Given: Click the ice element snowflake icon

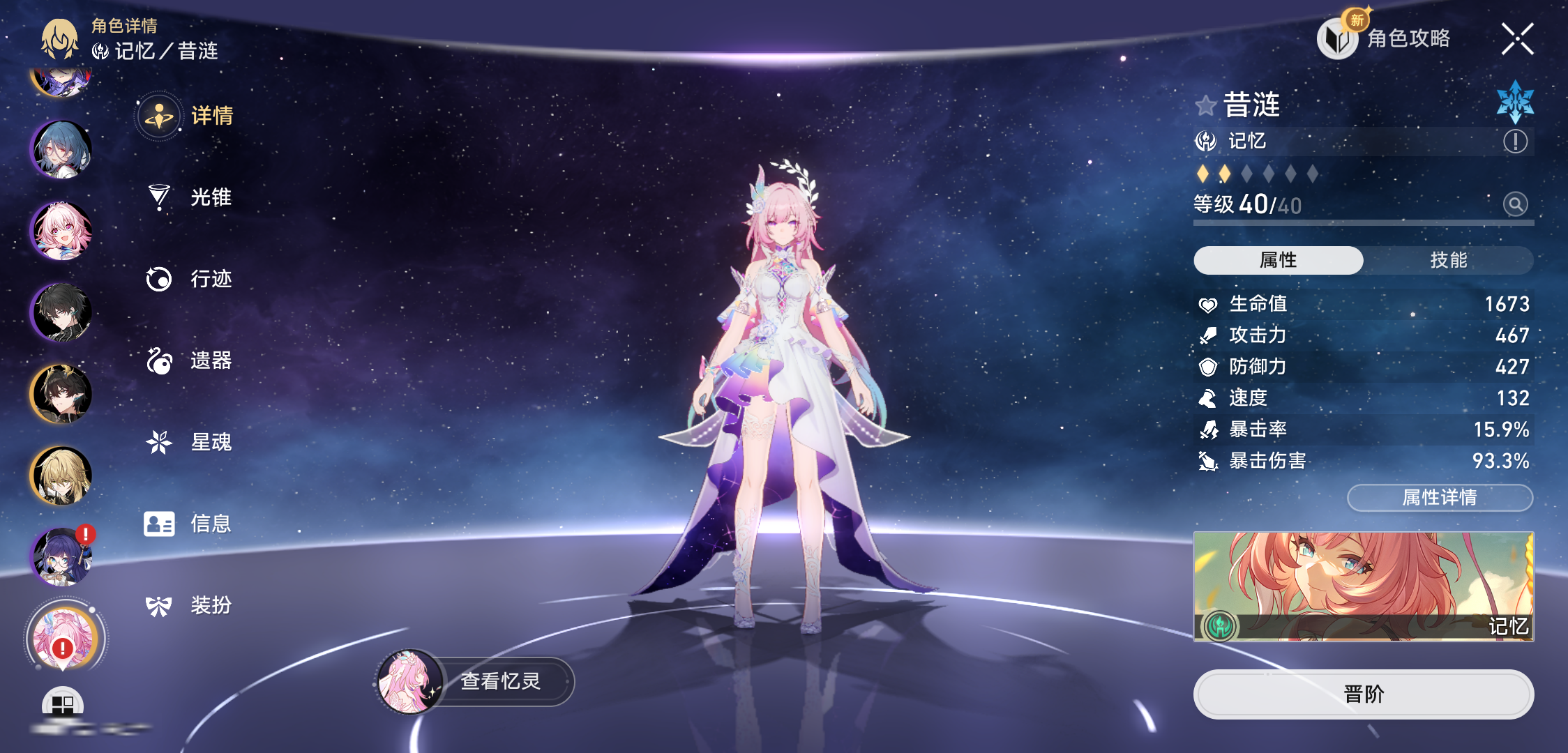Looking at the screenshot, I should 1515,102.
